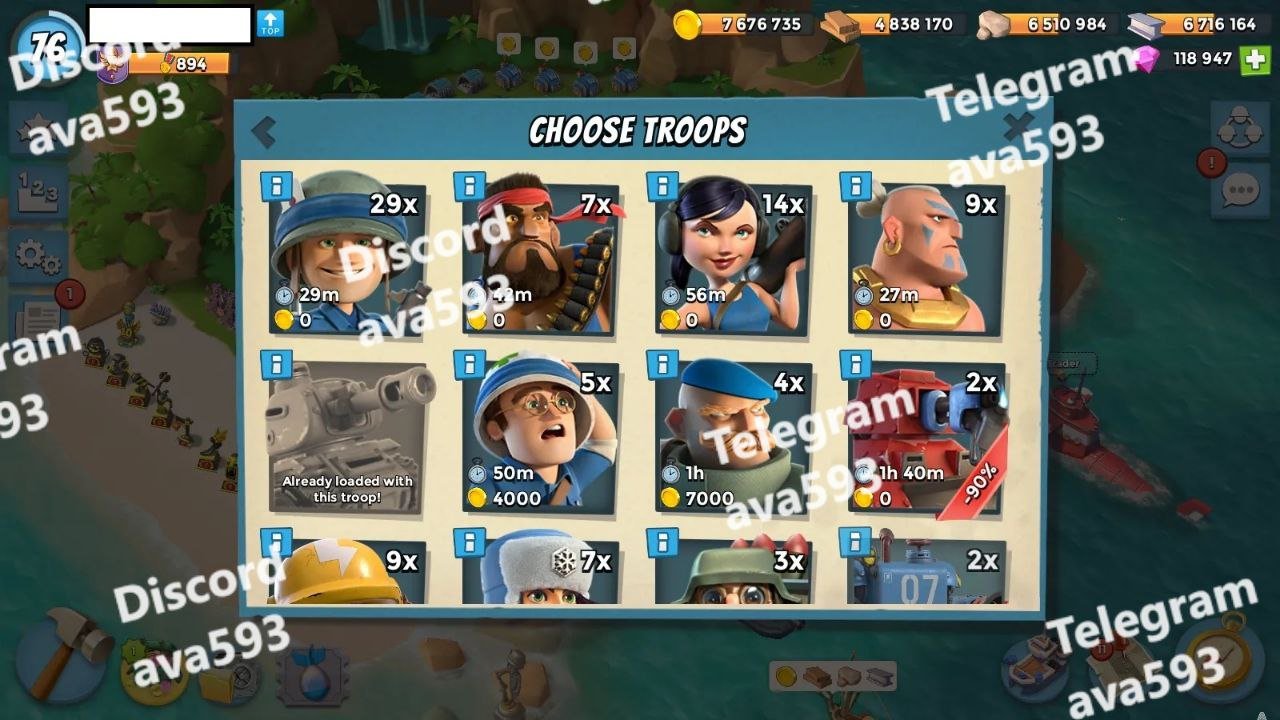Choose the Heavy troop with red bandana
This screenshot has height=720, width=1280.
pos(540,259)
